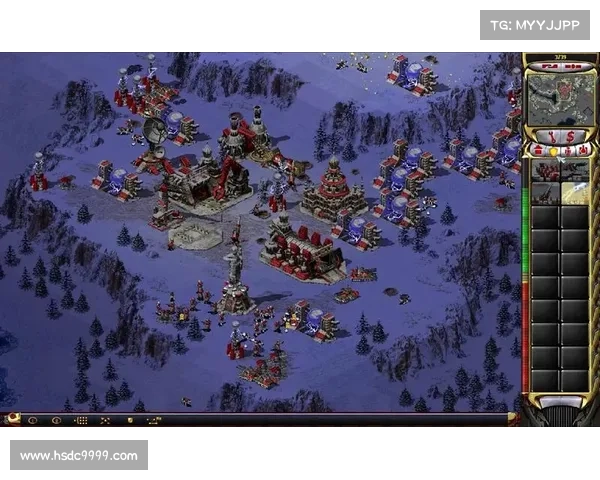Screen dimensions: 600x480
Task: Switch to the vehicles build tab
Action: click(582, 150)
